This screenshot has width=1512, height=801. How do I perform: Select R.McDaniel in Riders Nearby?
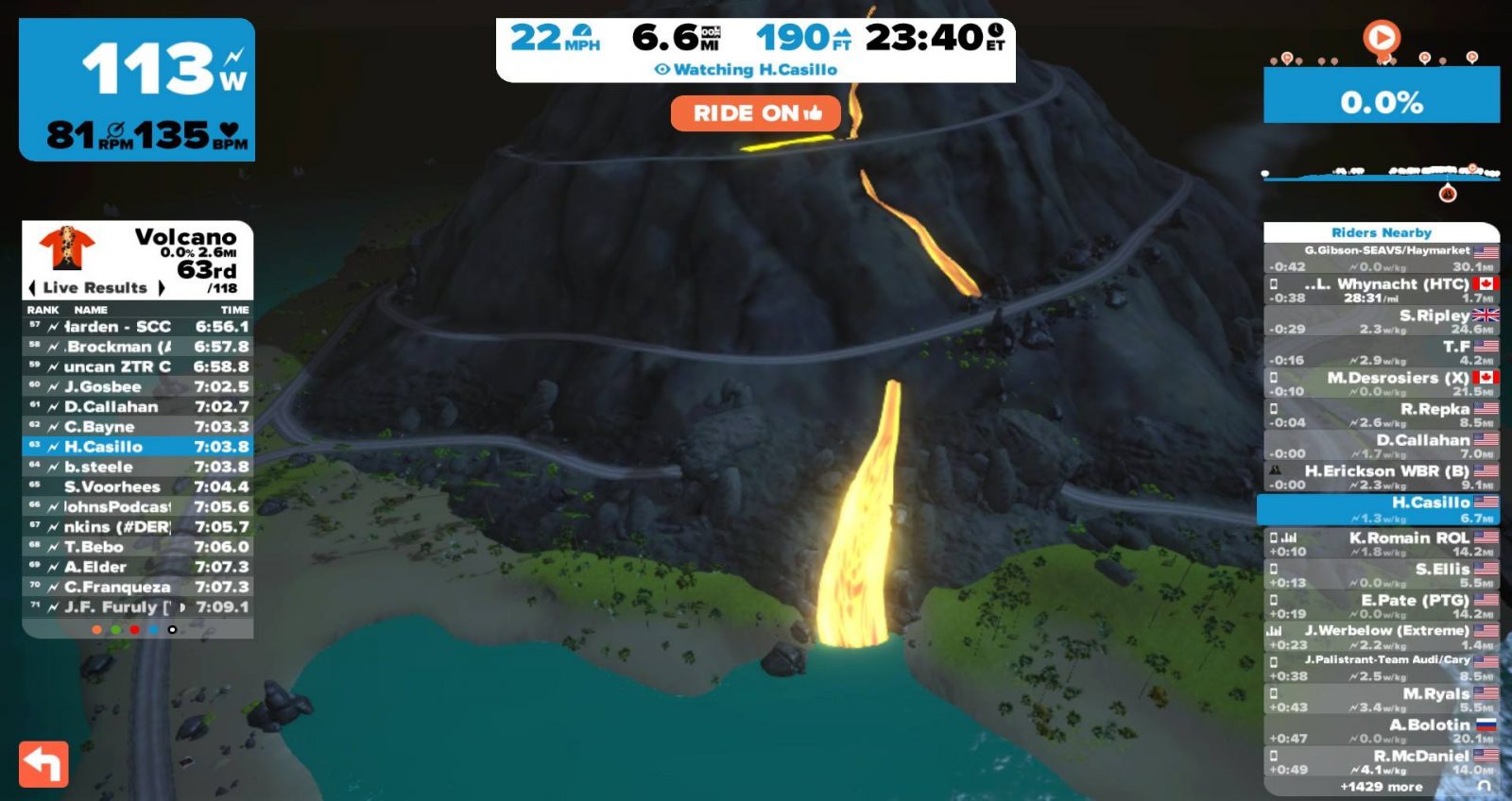click(1382, 761)
